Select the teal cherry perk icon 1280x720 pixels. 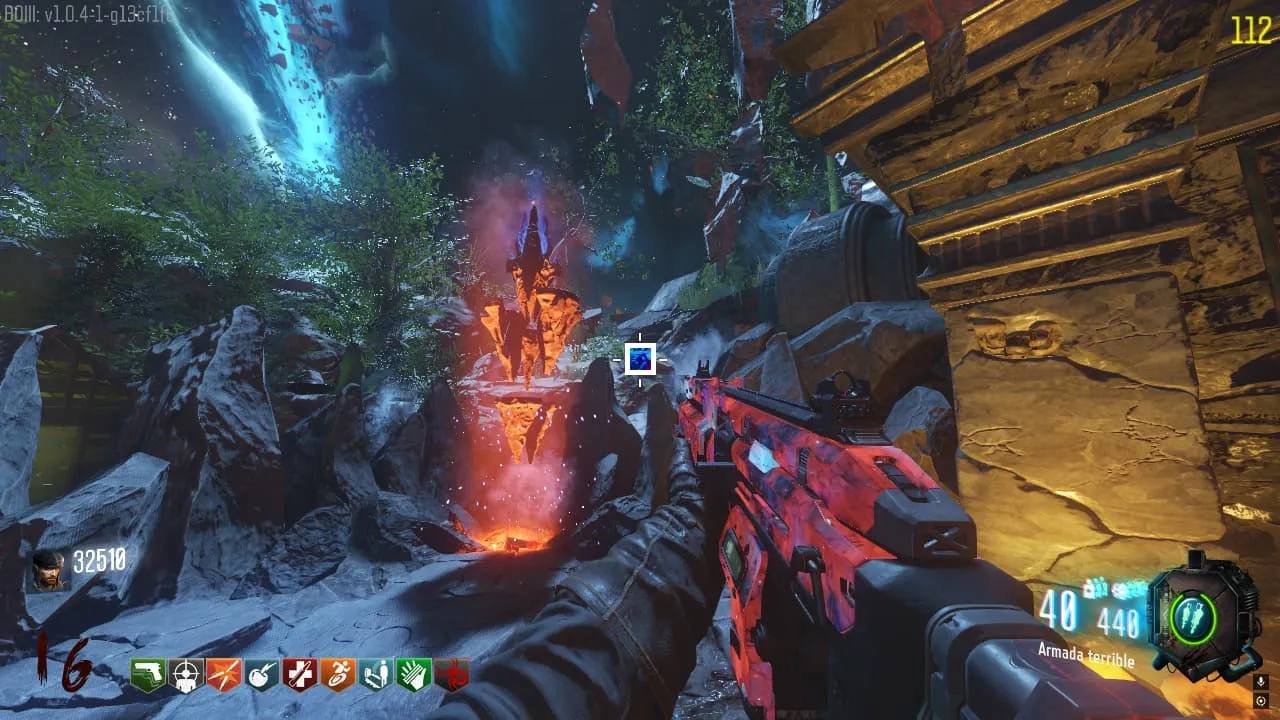tap(262, 675)
